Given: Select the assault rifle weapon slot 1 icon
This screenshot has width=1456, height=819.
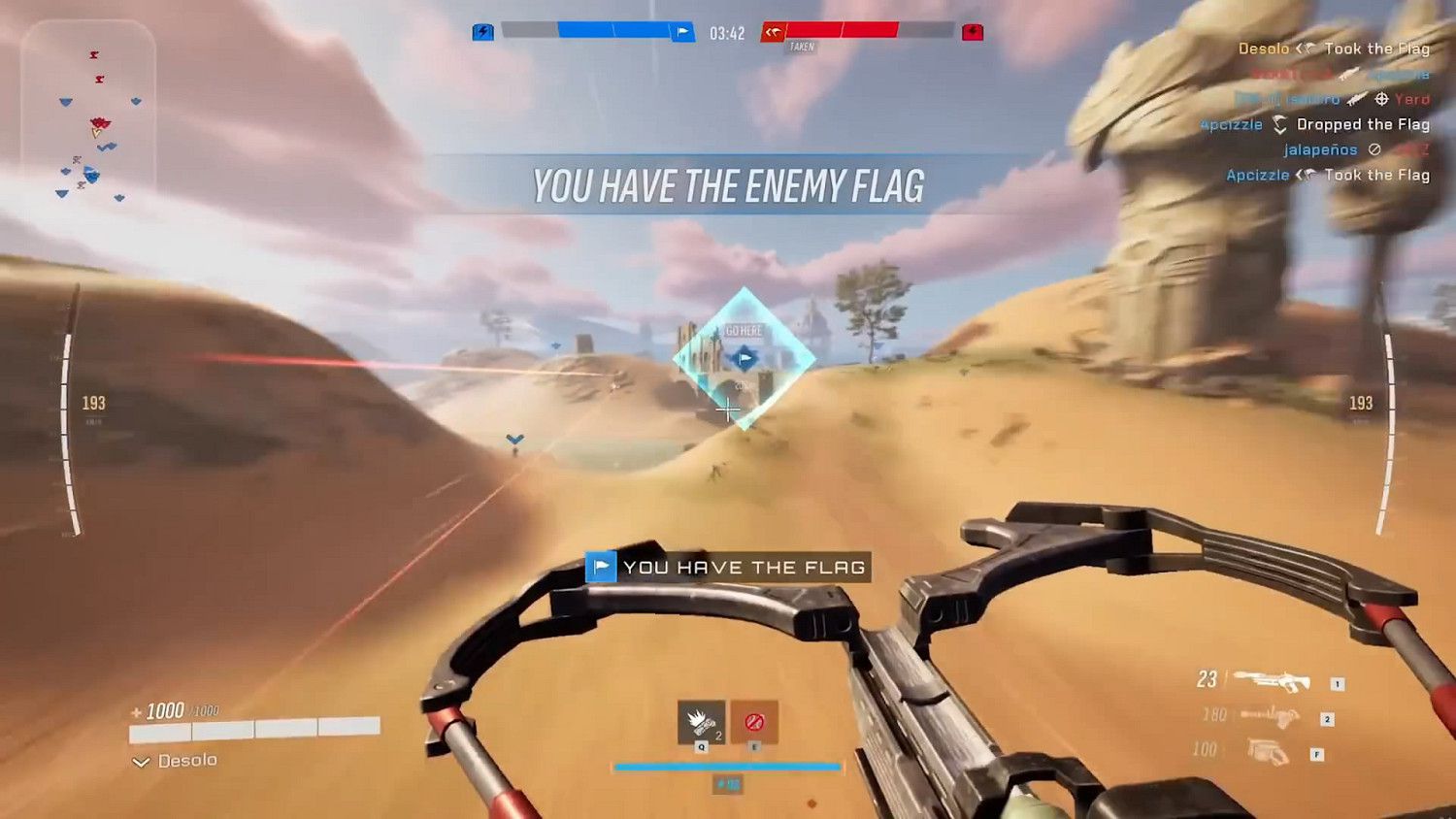Looking at the screenshot, I should pos(1273,681).
